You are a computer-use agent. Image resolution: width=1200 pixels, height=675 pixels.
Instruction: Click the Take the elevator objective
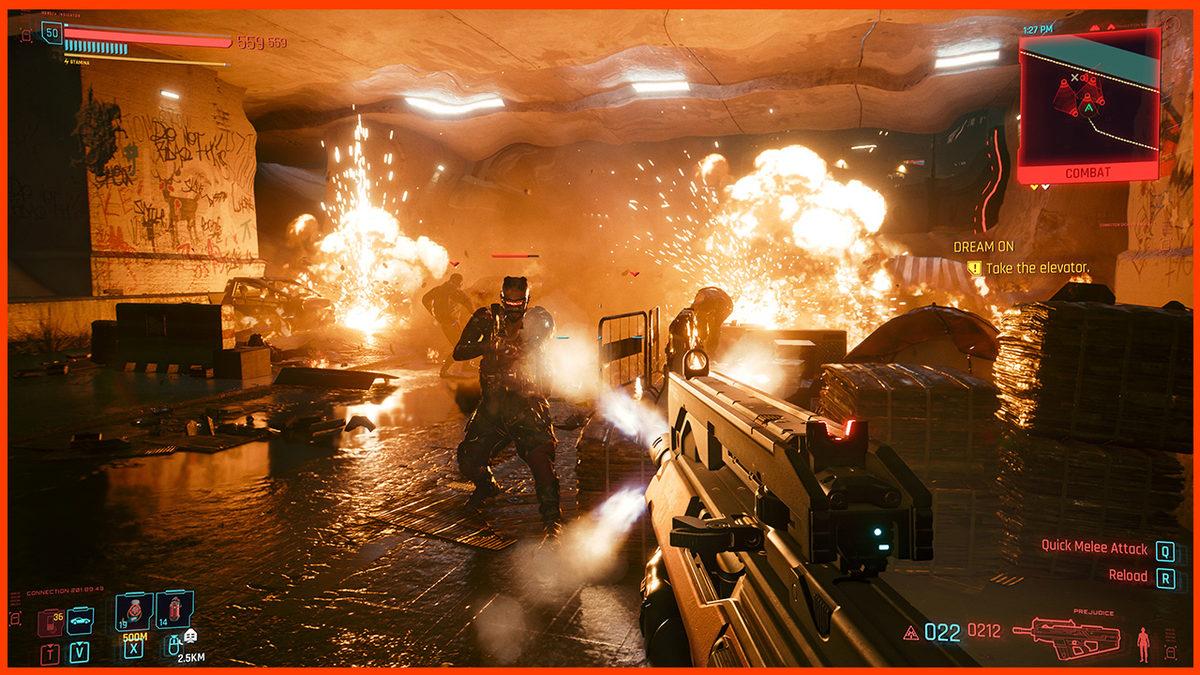pos(1036,268)
